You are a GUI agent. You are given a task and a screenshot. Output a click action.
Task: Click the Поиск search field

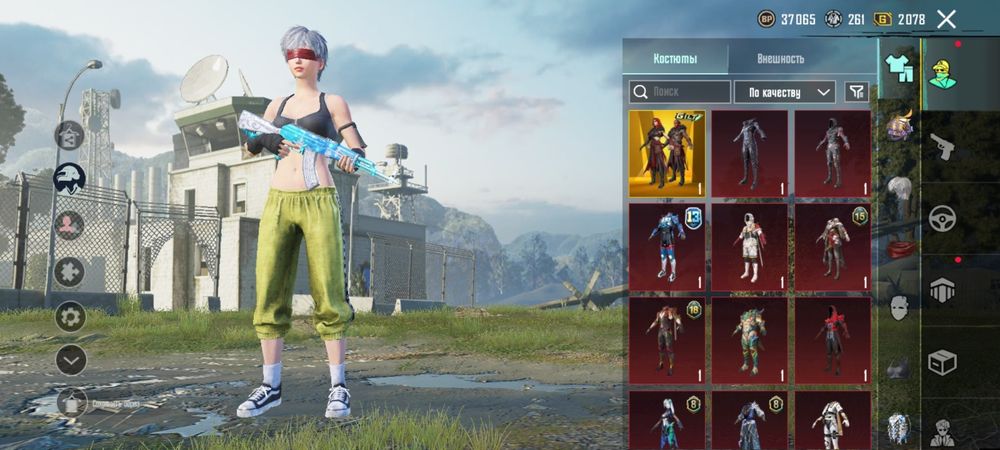(x=680, y=92)
